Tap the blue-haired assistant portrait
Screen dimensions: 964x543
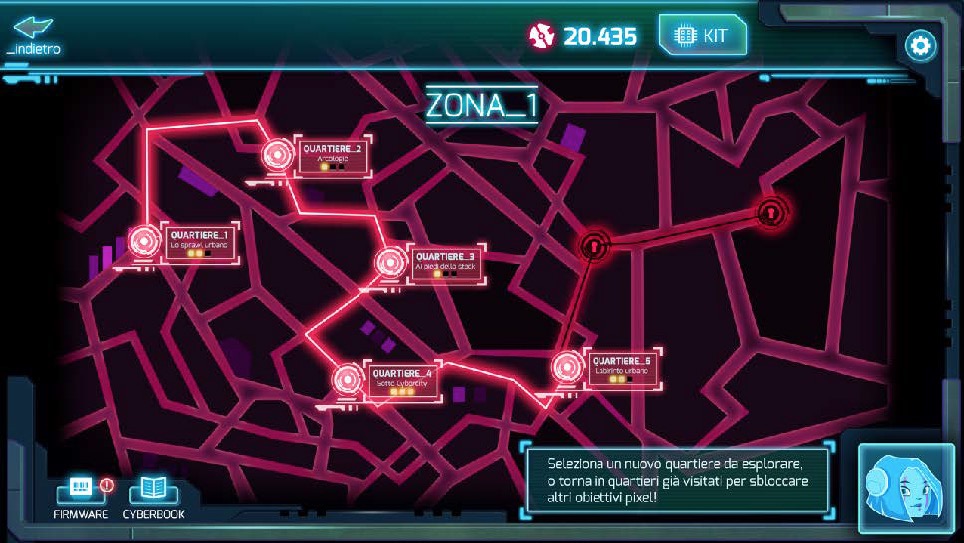tap(906, 487)
